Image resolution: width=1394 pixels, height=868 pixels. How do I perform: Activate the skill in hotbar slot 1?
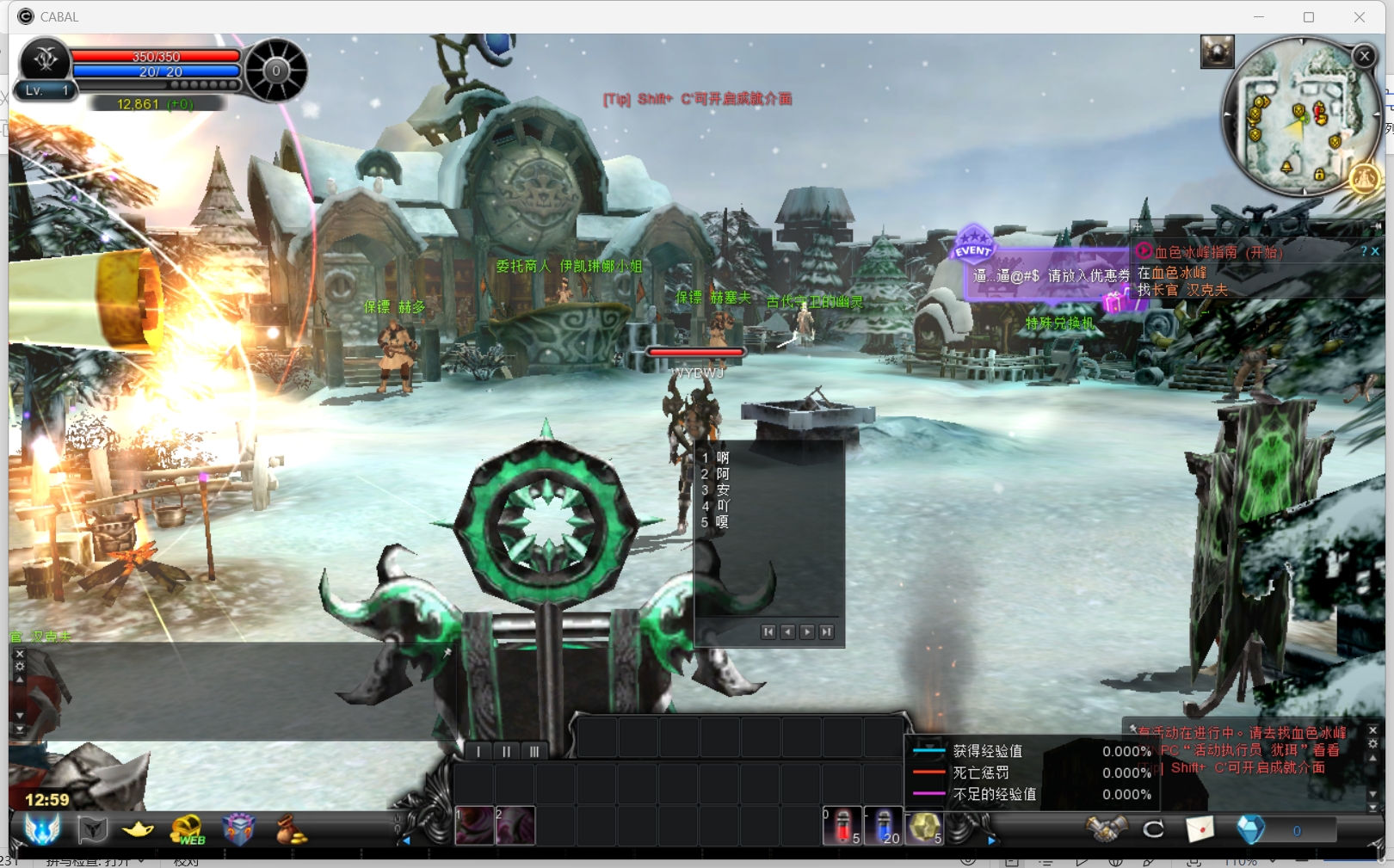pos(473,826)
